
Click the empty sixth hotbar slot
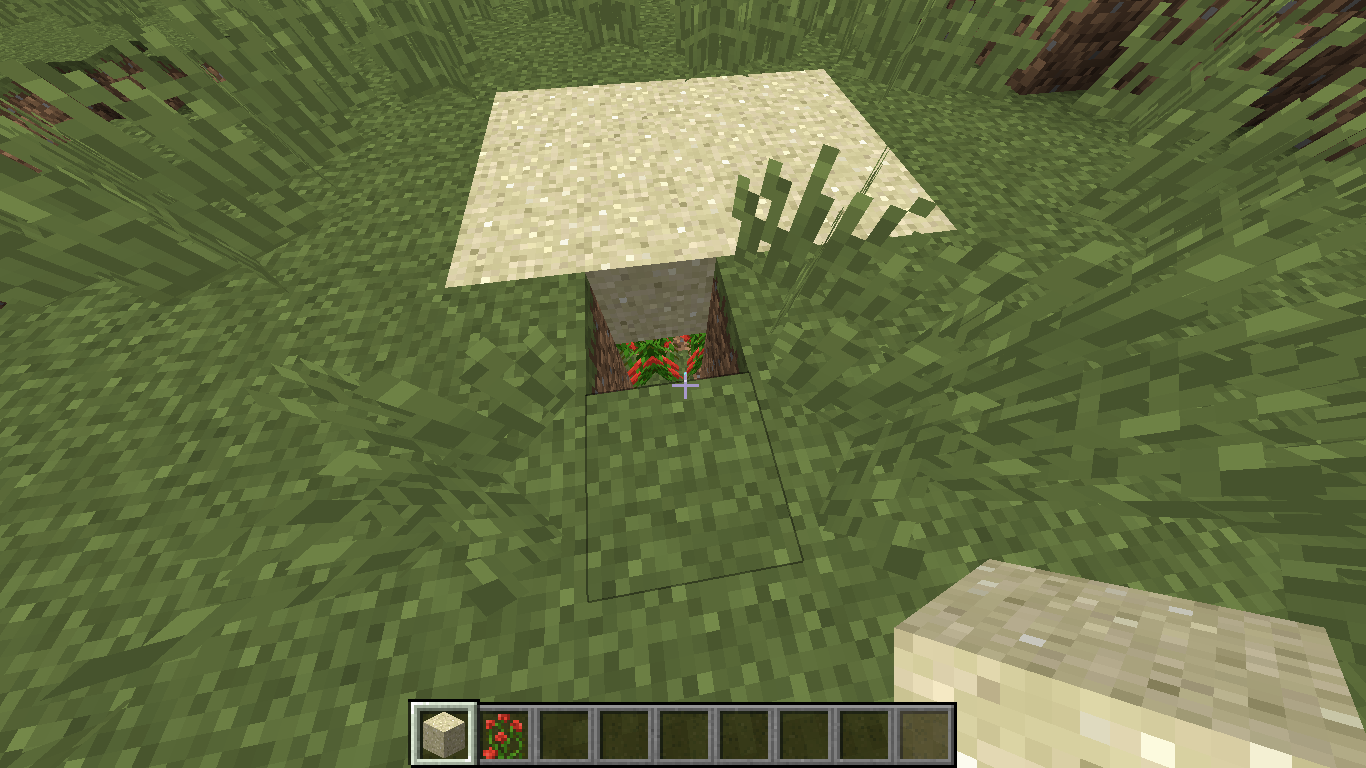[745, 732]
